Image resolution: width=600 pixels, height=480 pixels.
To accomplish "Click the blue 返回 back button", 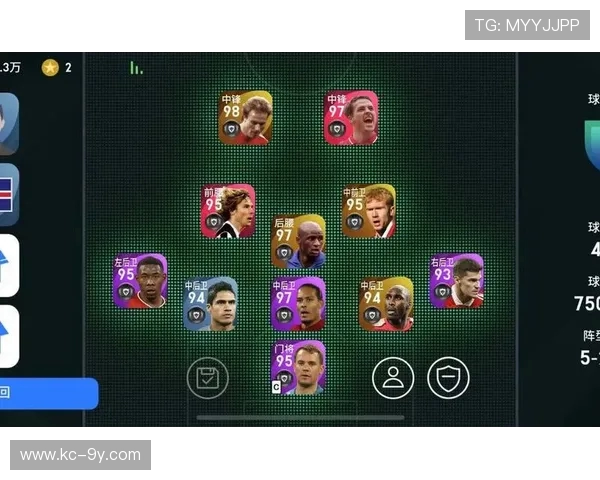I will coord(48,393).
